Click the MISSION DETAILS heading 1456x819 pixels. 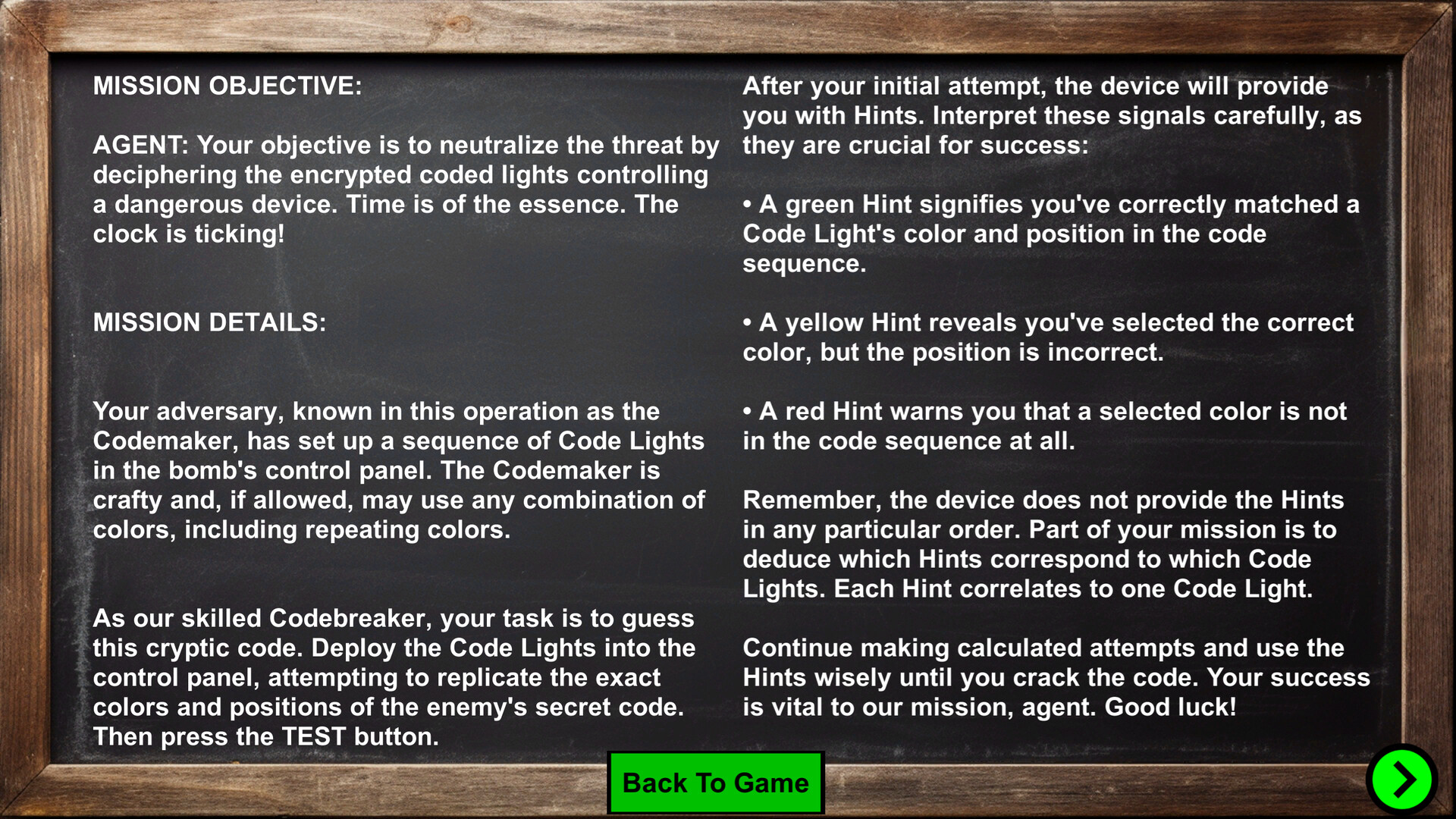pyautogui.click(x=209, y=322)
